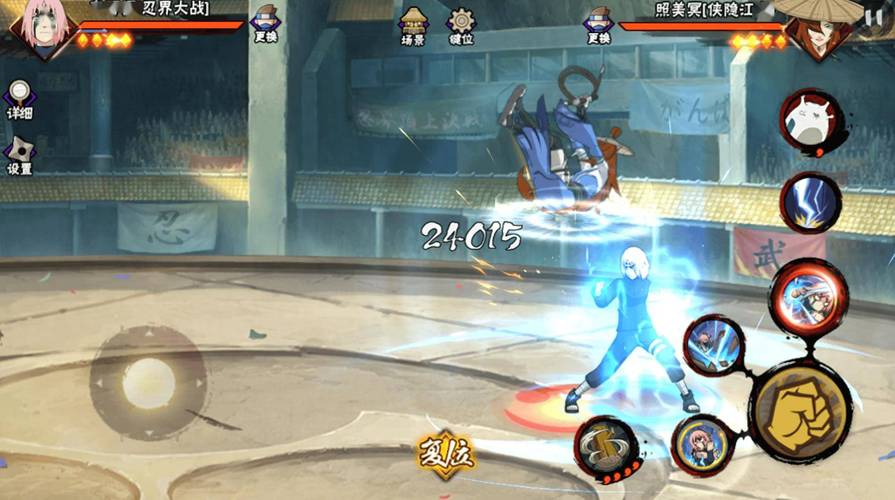Screen dimensions: 895x500
Task: Trigger the red-ringed ultimate skill icon
Action: (808, 295)
